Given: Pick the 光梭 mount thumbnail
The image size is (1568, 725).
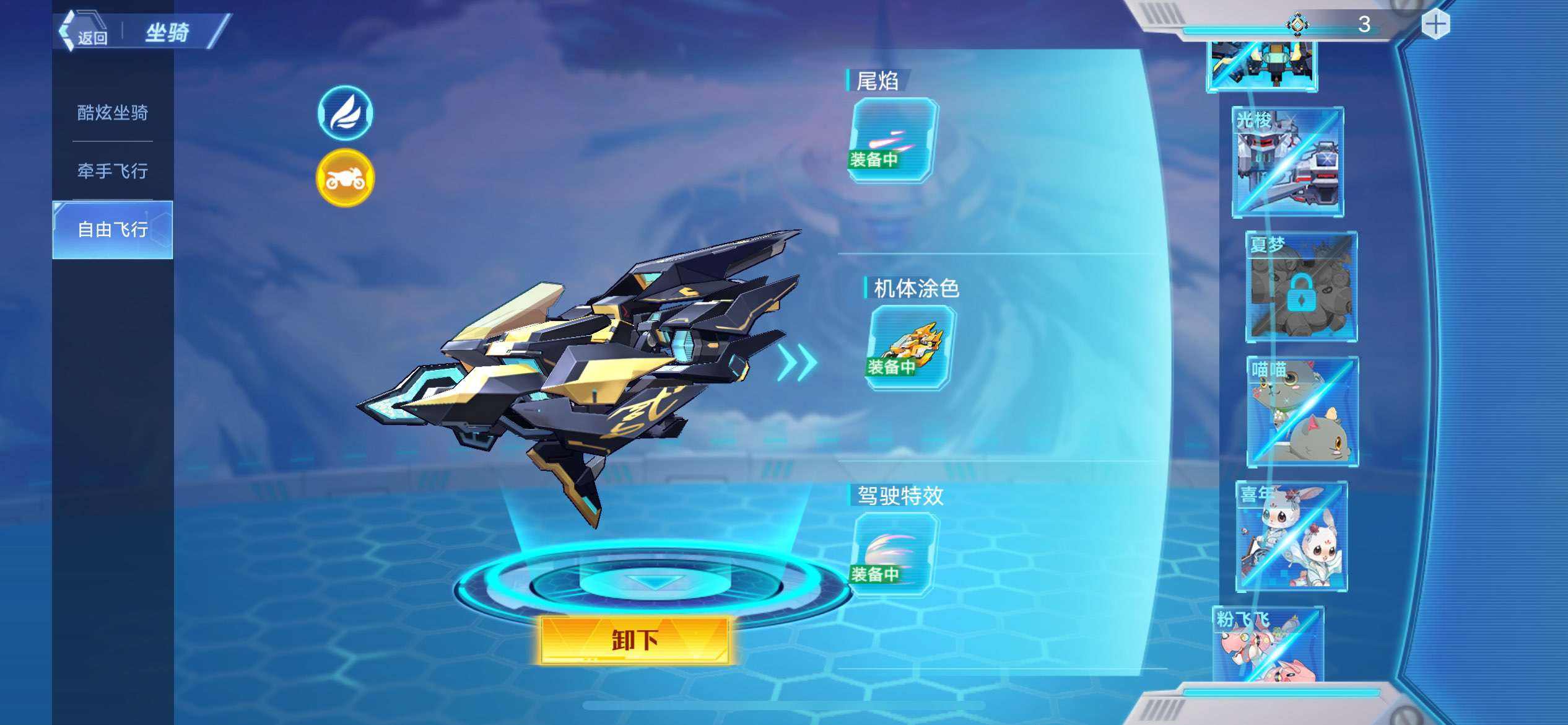Looking at the screenshot, I should [1287, 162].
